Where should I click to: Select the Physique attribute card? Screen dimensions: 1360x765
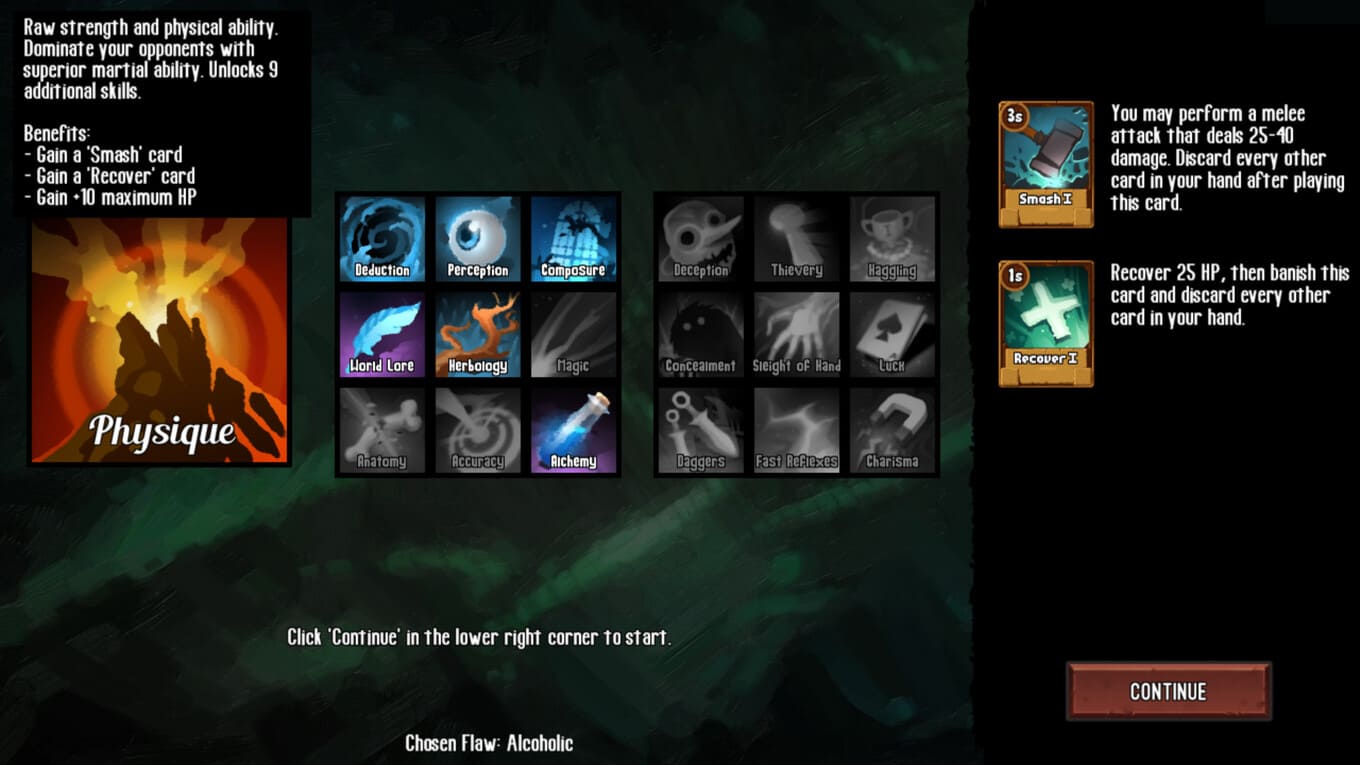160,340
